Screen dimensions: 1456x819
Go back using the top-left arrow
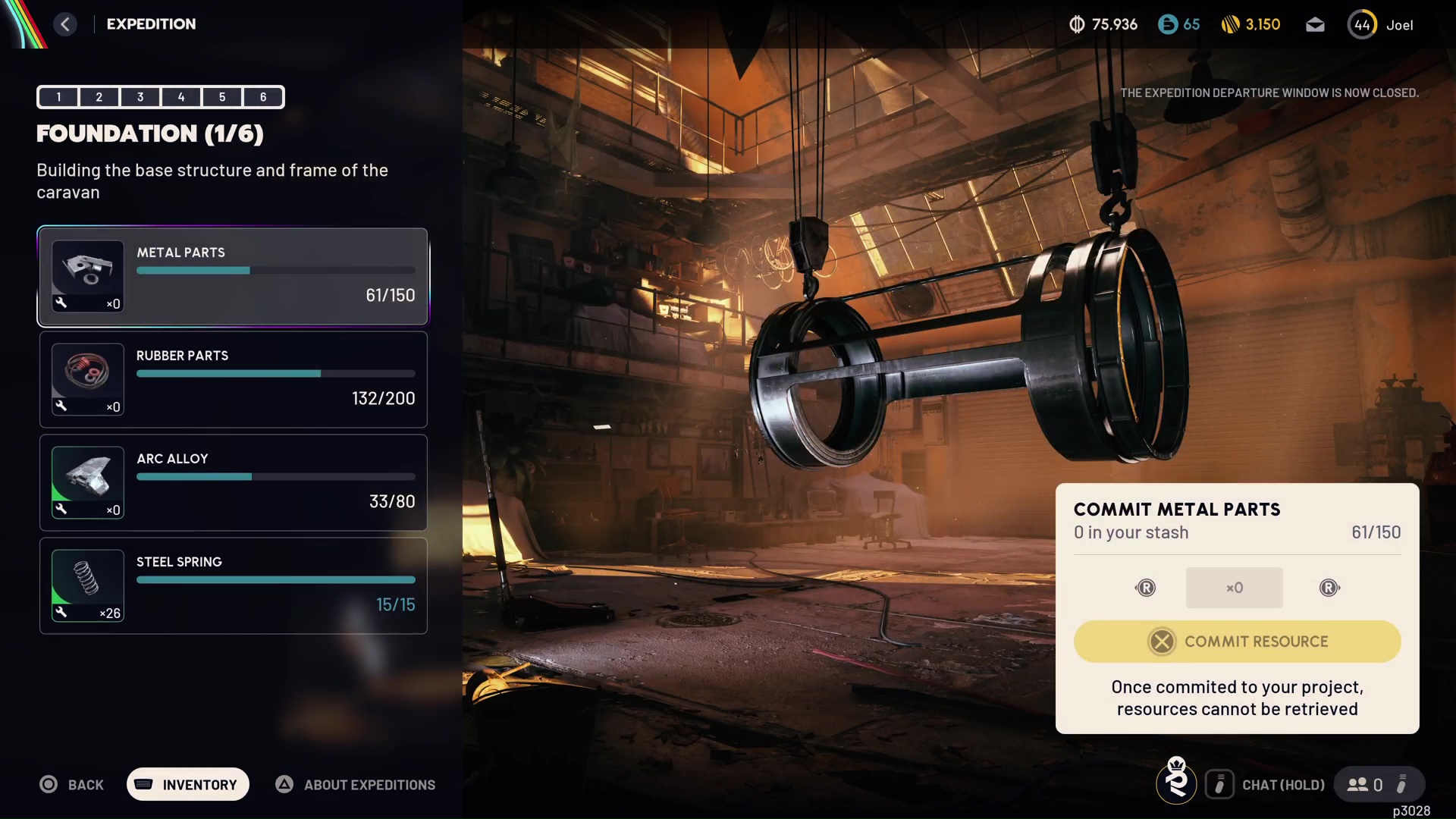(65, 24)
